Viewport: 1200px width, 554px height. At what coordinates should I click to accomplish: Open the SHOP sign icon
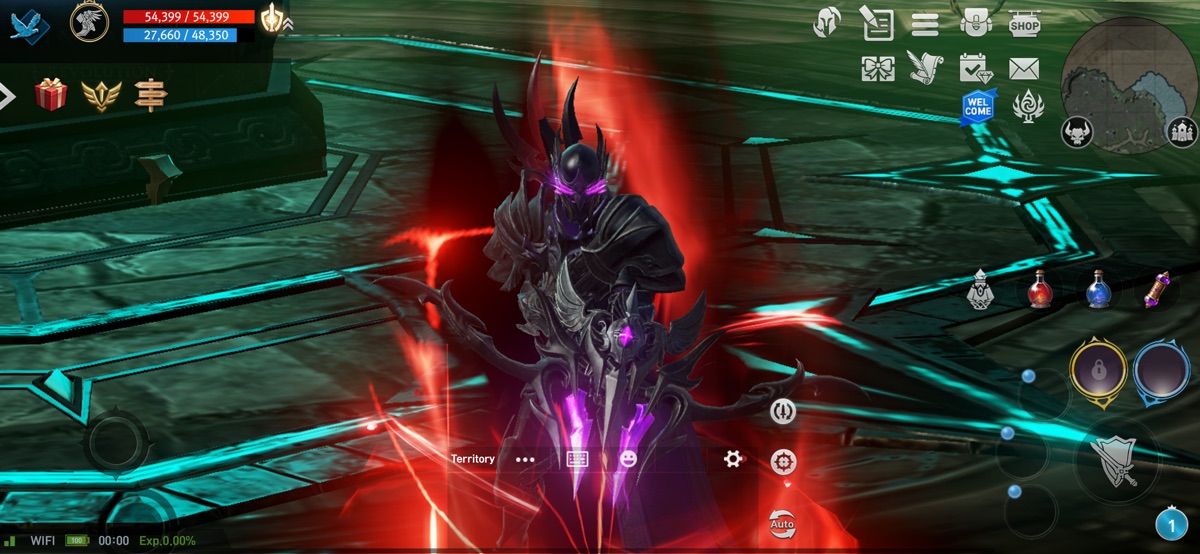point(1024,23)
